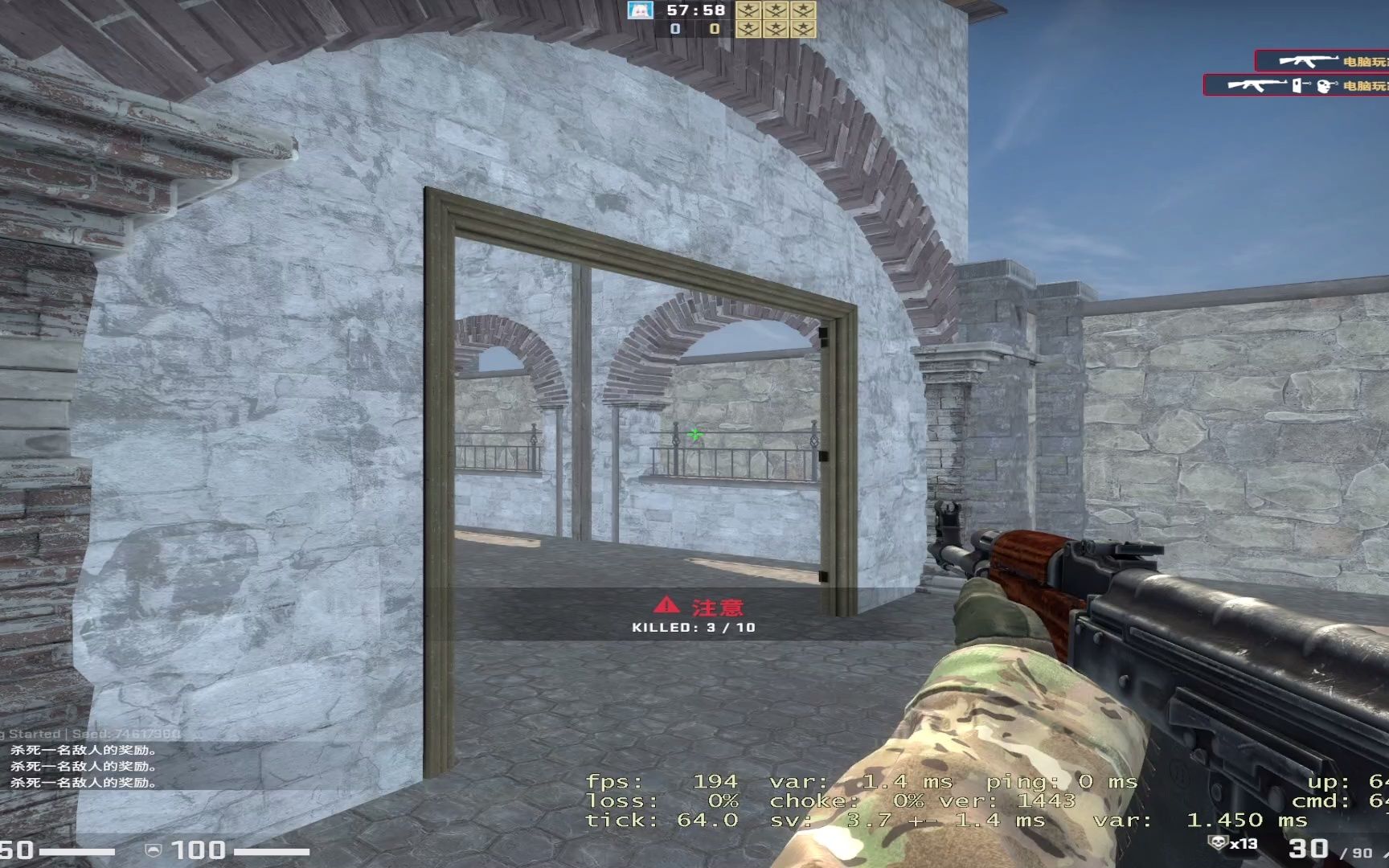Click the headshot skull icon in the kill feed
Screen dimensions: 1389x868
(1325, 86)
